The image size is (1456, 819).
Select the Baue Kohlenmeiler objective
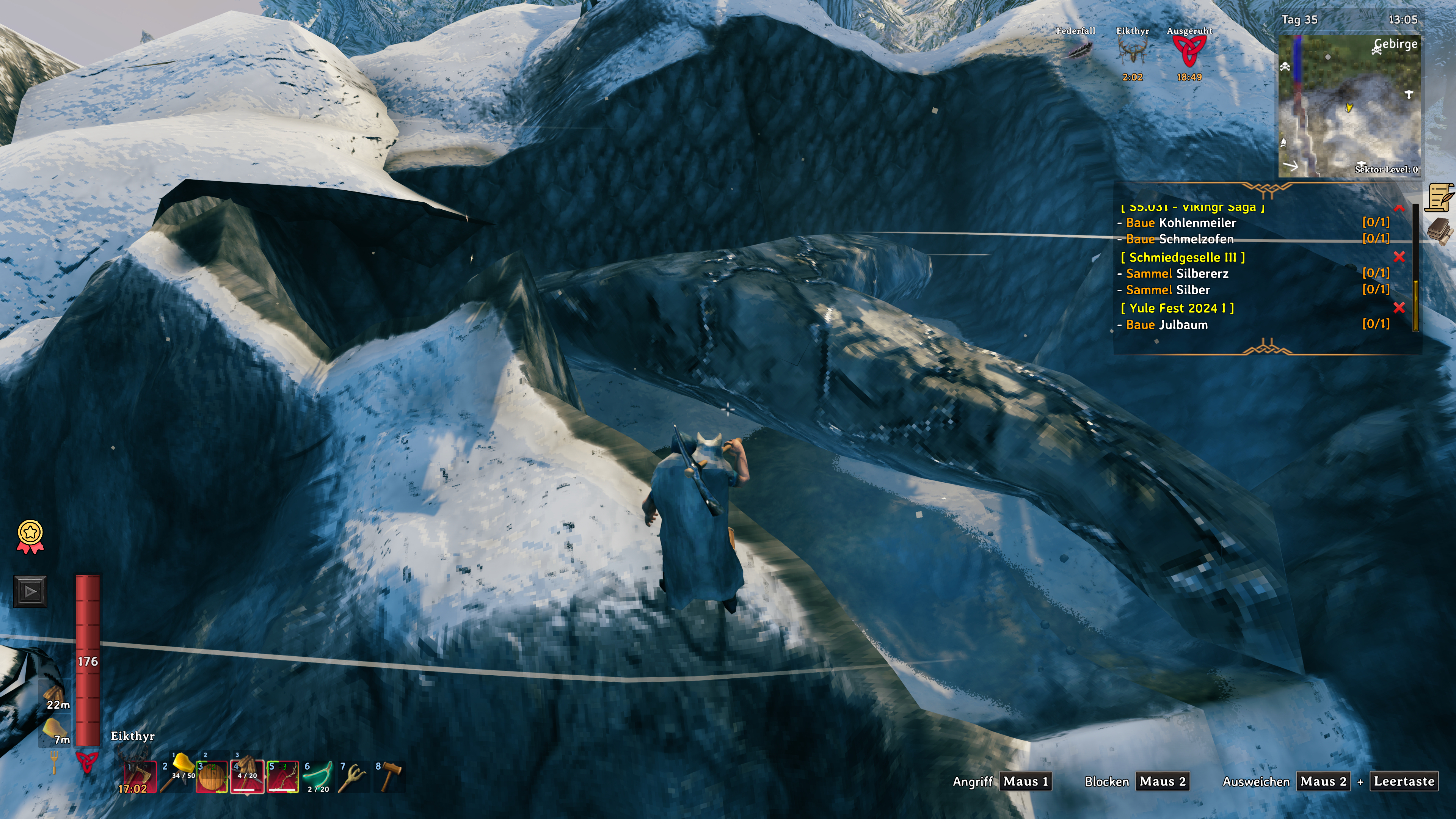pyautogui.click(x=1180, y=223)
